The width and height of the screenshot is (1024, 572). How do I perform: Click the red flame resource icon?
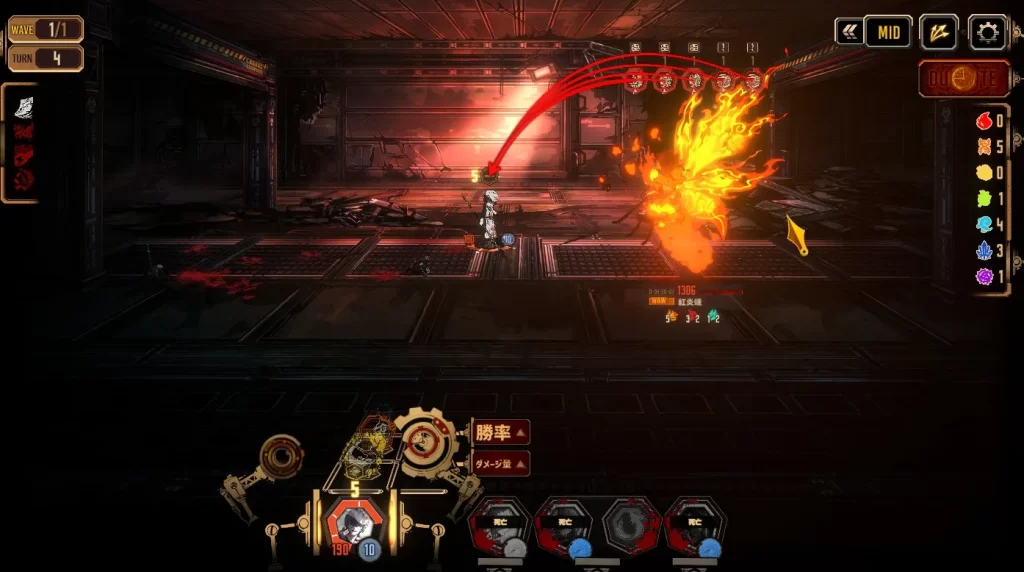(986, 122)
